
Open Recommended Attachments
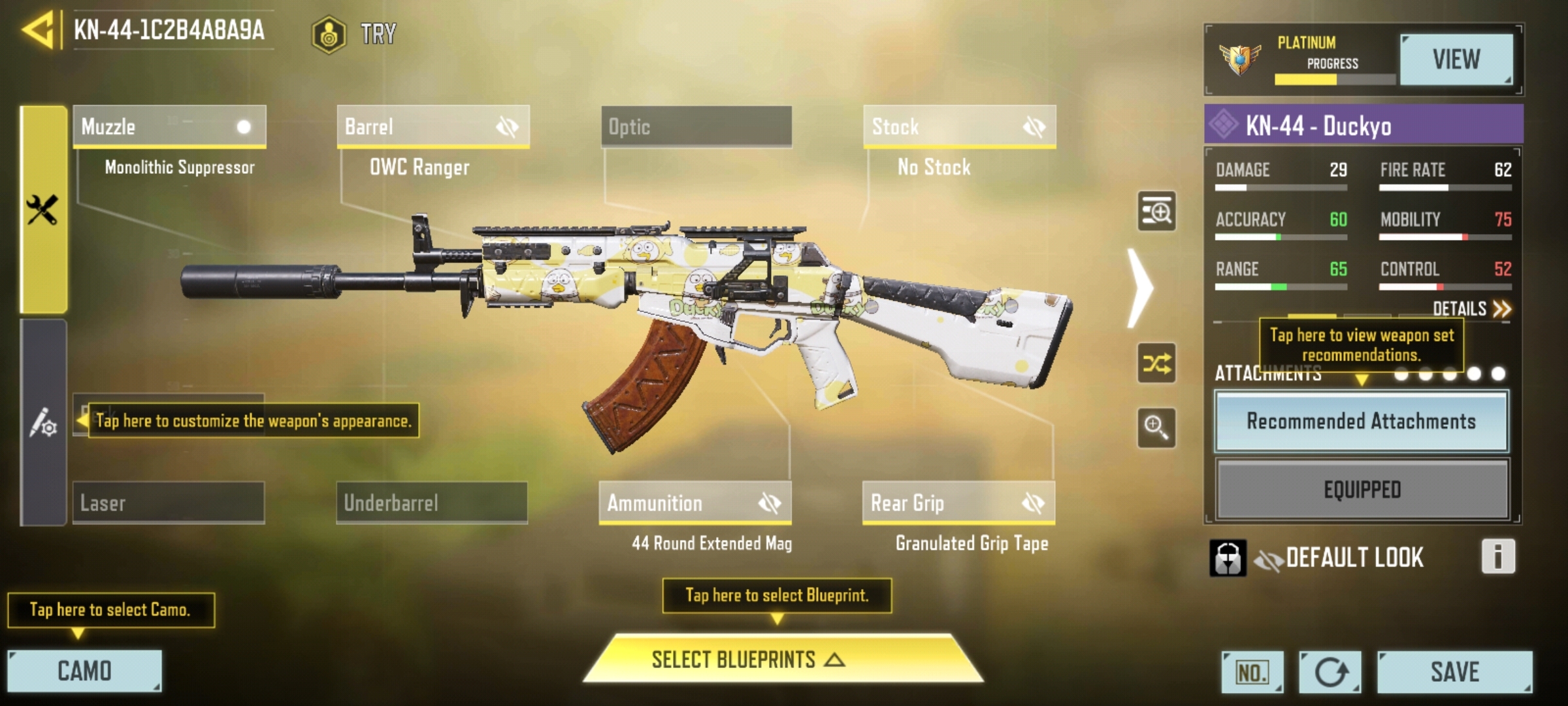pos(1361,422)
